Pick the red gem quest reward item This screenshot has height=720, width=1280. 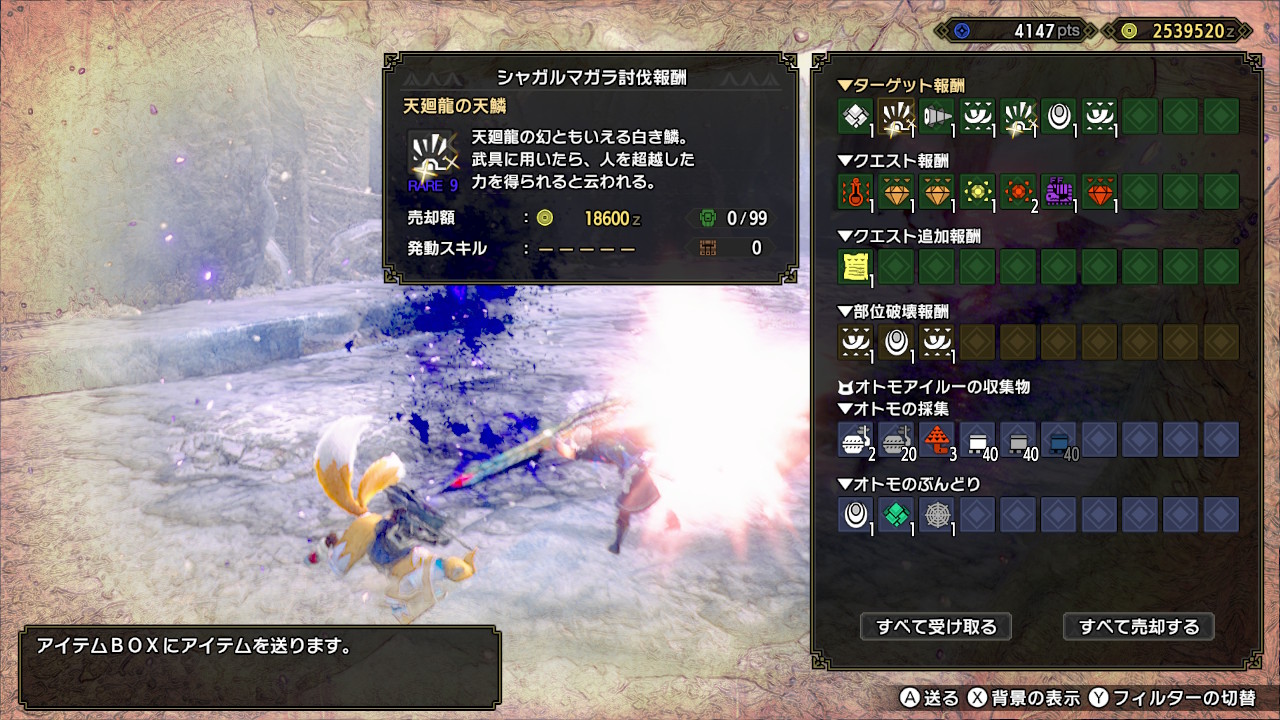point(1100,192)
